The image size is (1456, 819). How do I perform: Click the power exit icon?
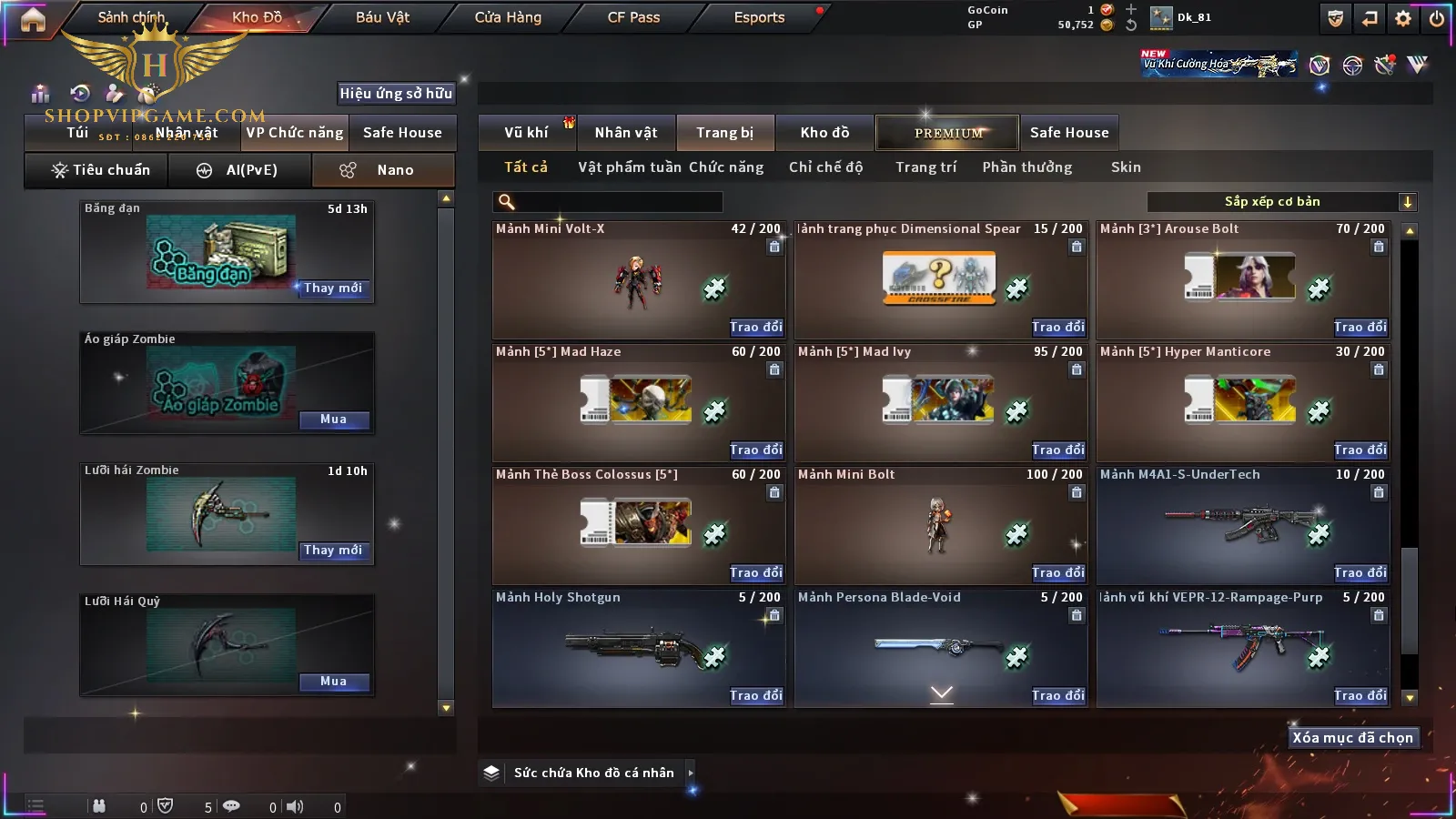(x=1437, y=18)
